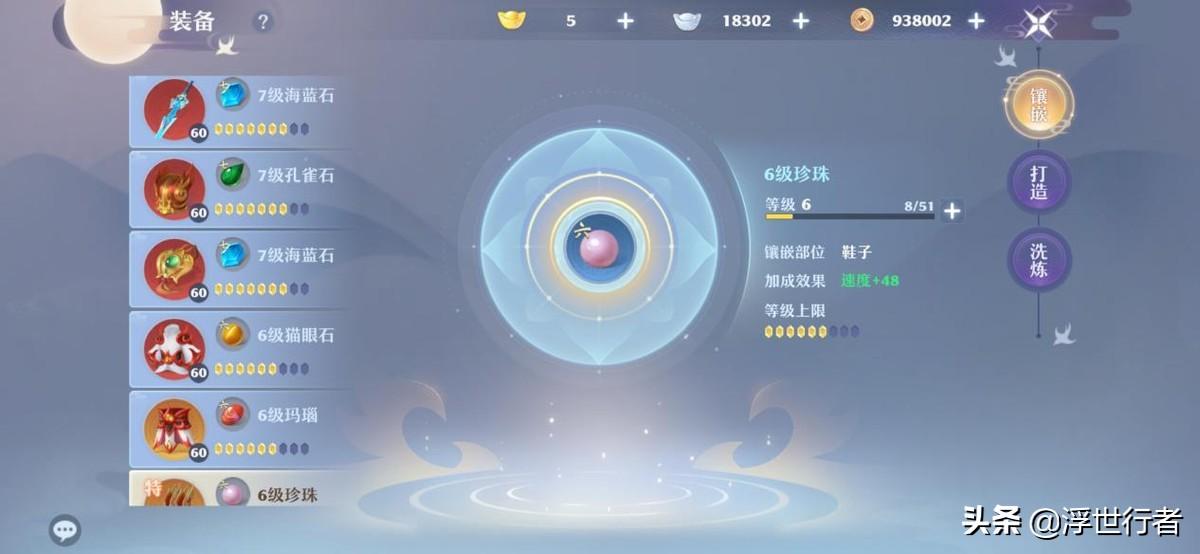Image resolution: width=1200 pixels, height=554 pixels.
Task: Upgrade the pearl gem level with plus
Action: 952,210
